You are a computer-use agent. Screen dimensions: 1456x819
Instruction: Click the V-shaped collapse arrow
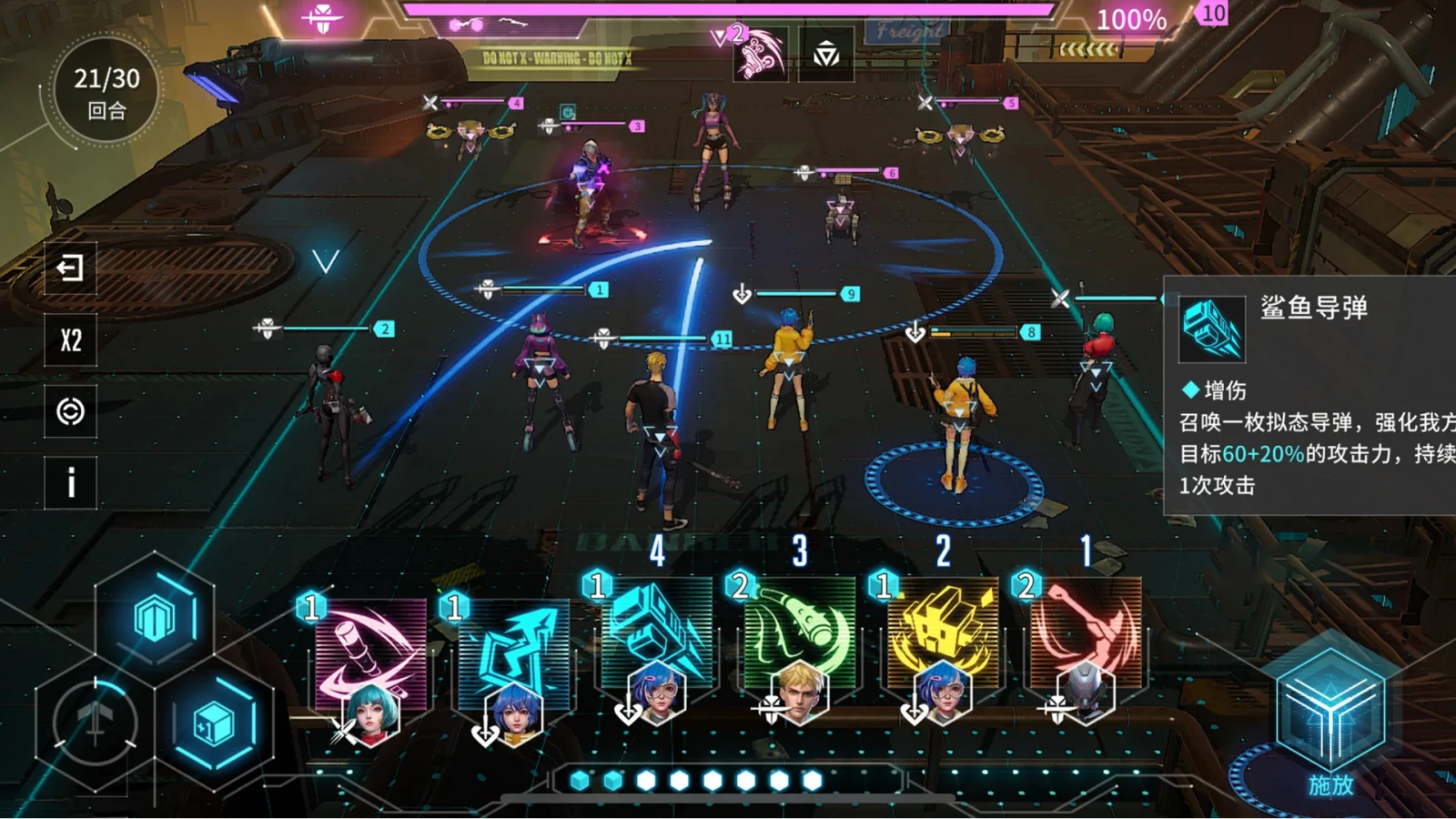(326, 262)
